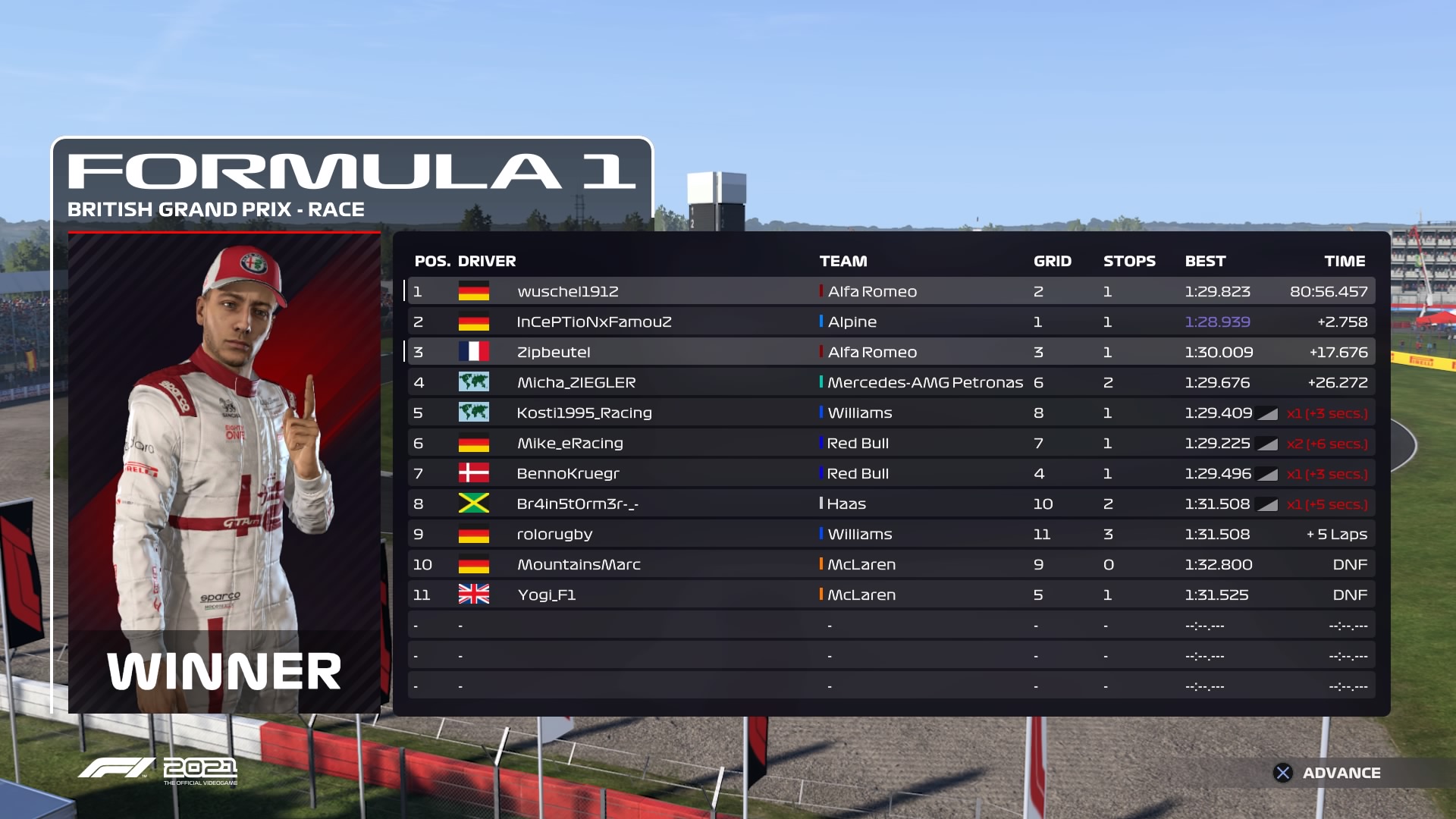The width and height of the screenshot is (1456, 819).
Task: Choose MountainsMarc's McLaren DNF row
Action: (891, 564)
